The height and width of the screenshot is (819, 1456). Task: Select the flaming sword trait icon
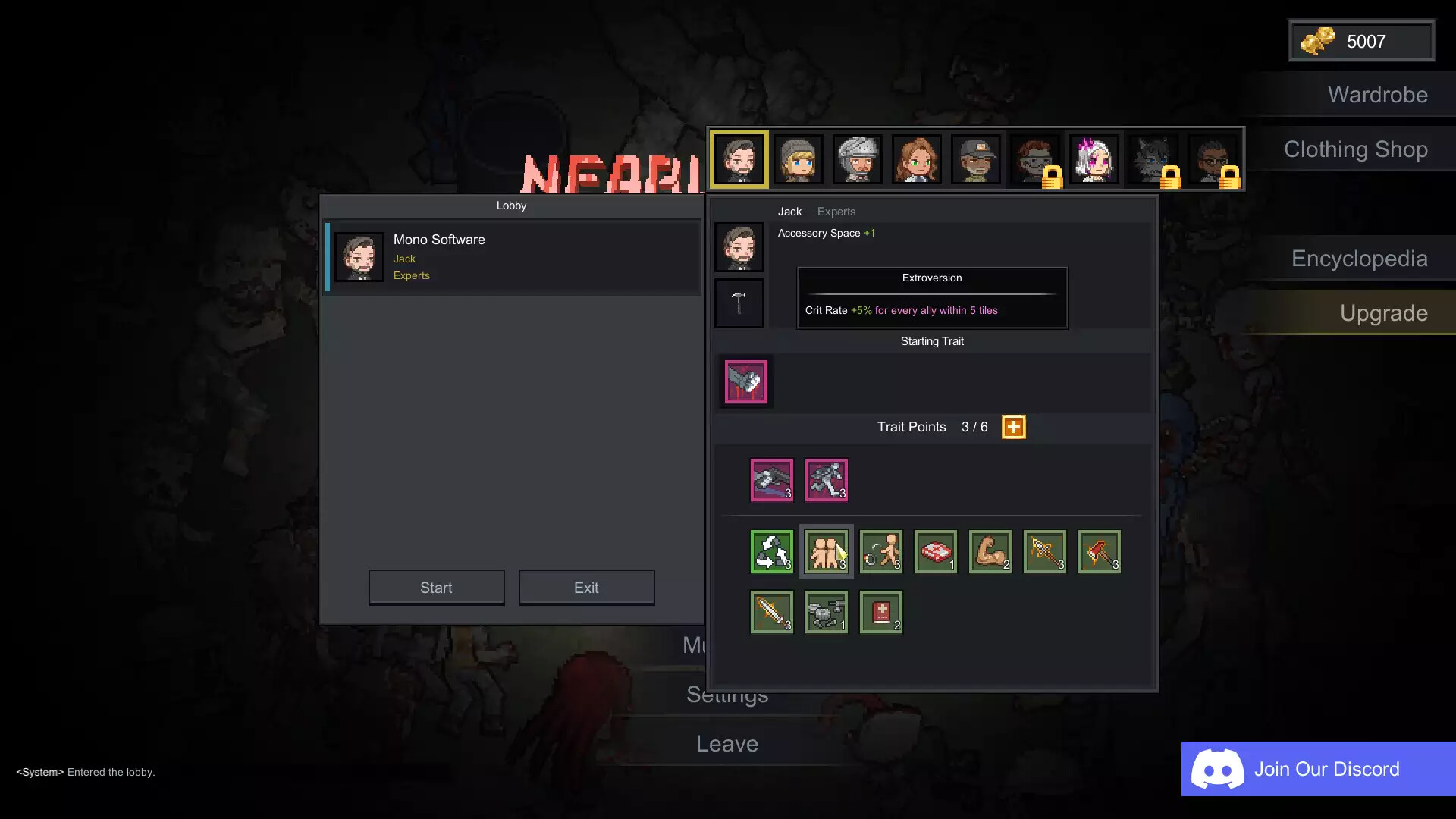(x=771, y=612)
